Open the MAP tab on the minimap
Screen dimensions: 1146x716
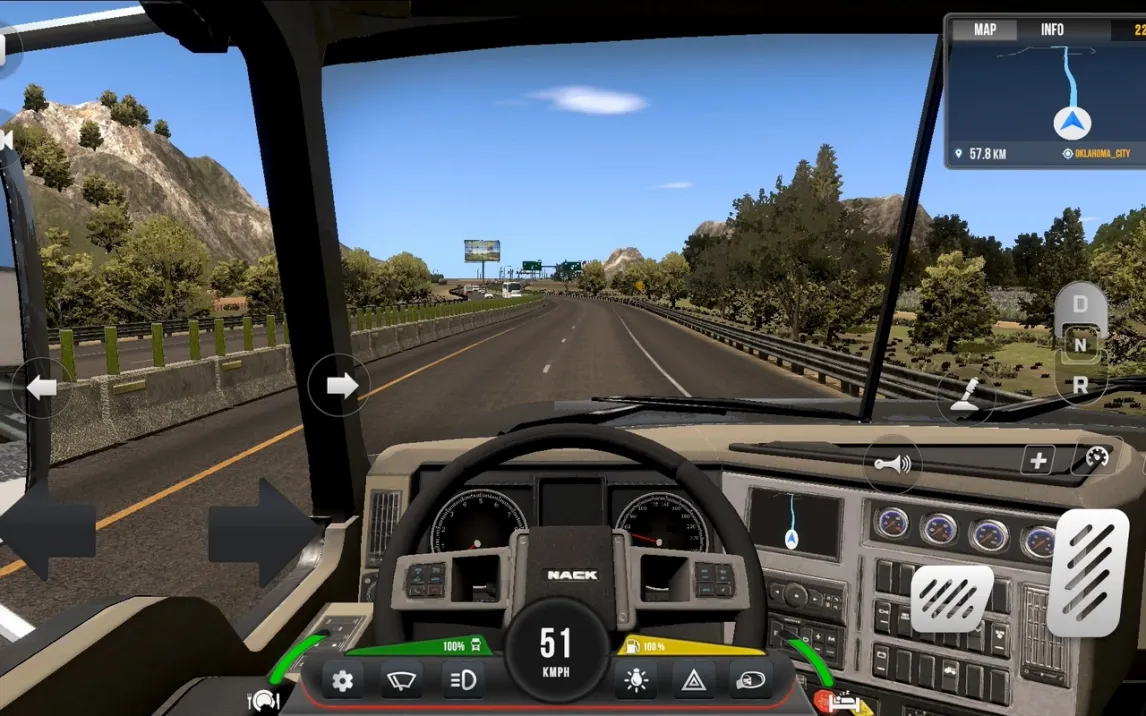point(985,30)
